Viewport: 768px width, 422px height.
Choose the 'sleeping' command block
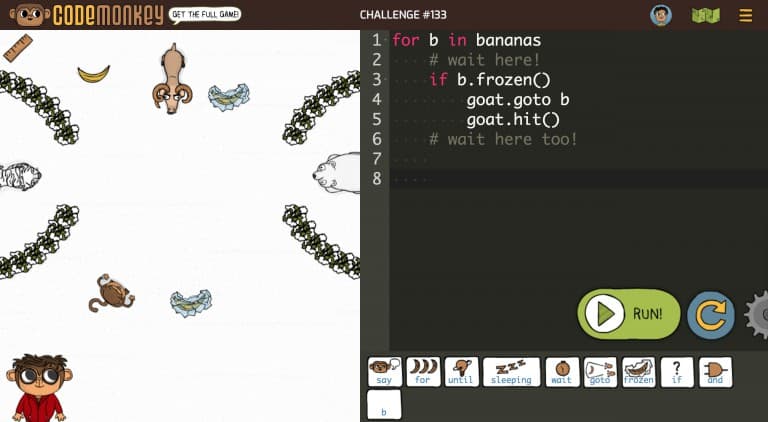pyautogui.click(x=511, y=372)
